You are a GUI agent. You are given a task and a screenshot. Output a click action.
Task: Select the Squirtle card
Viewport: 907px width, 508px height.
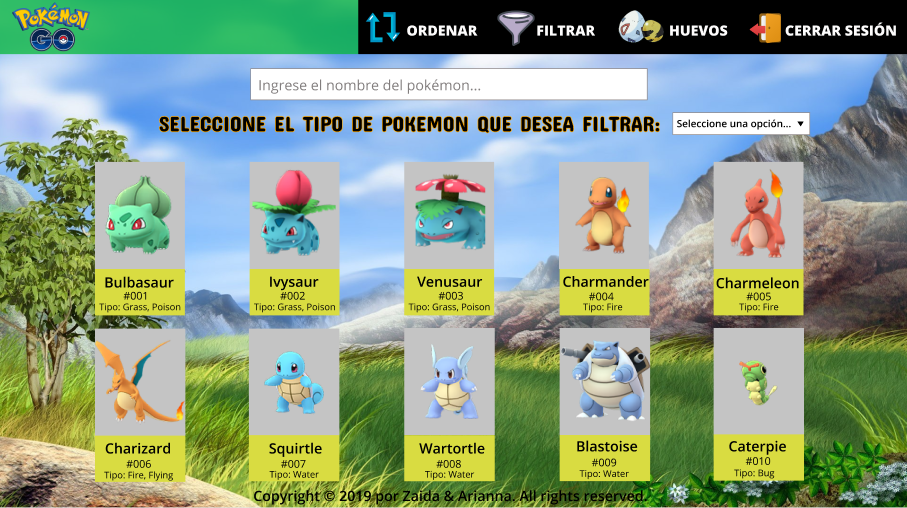point(294,404)
